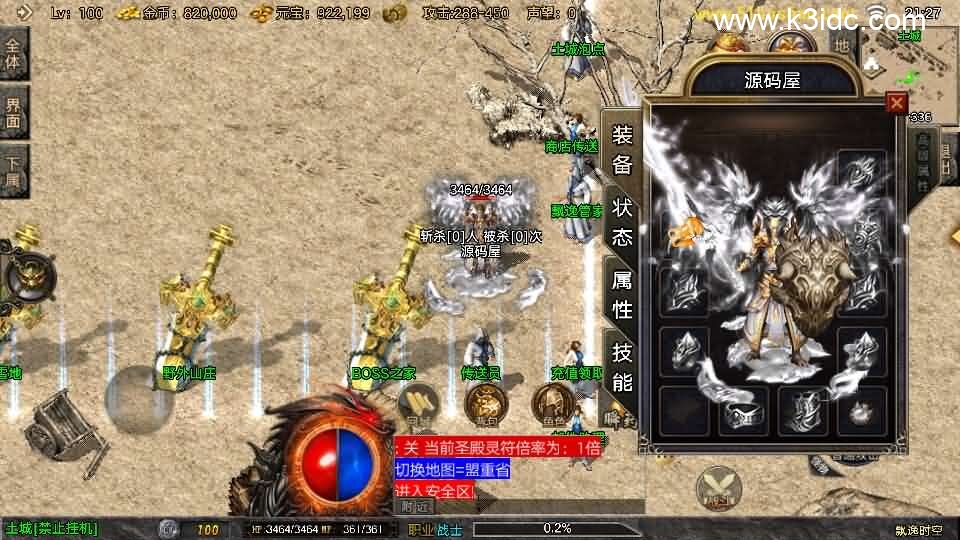The height and width of the screenshot is (540, 960).
Task: Select the 附近 nearby chat channel
Action: click(416, 507)
